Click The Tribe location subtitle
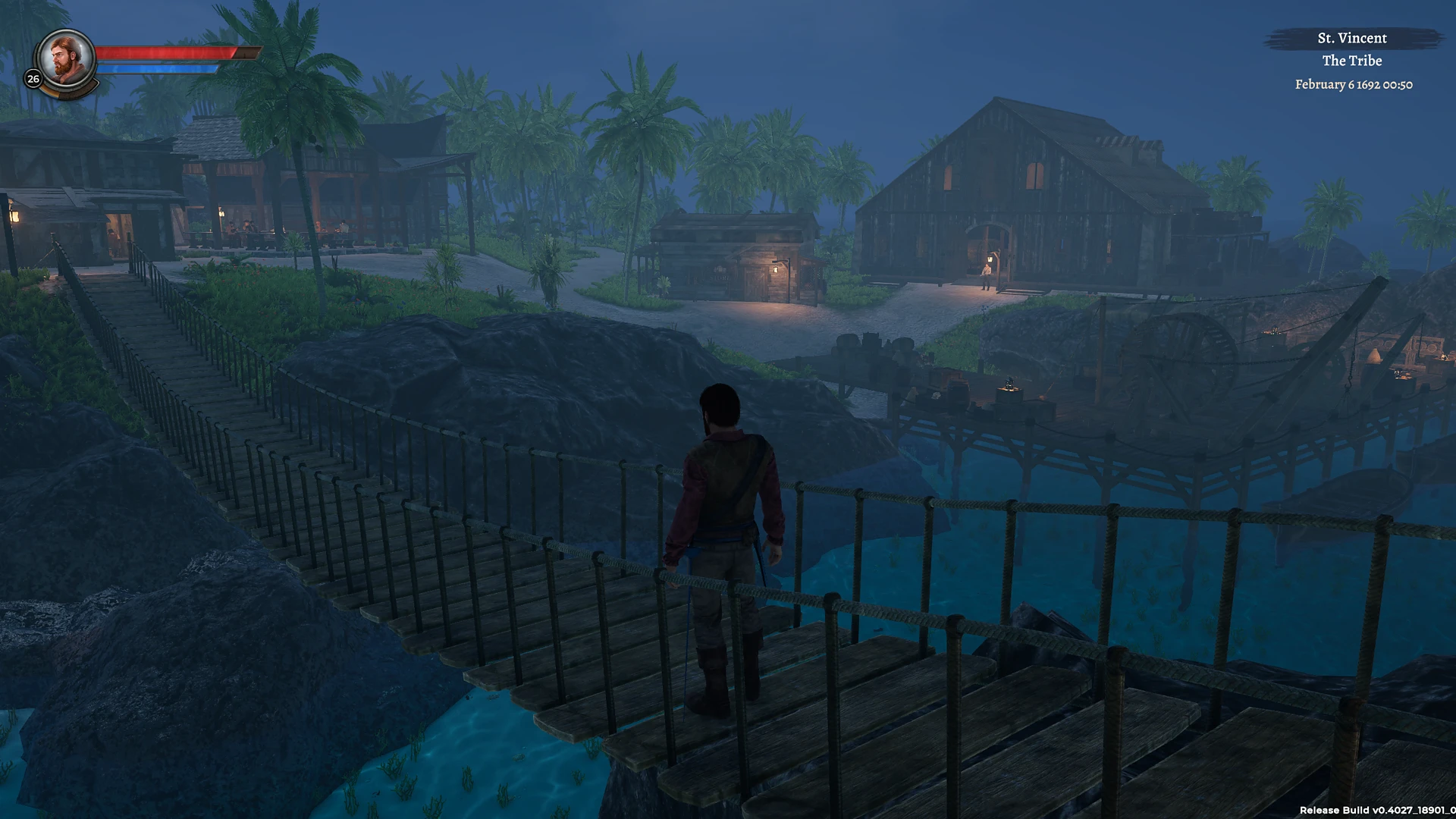The image size is (1456, 819). pos(1353,61)
